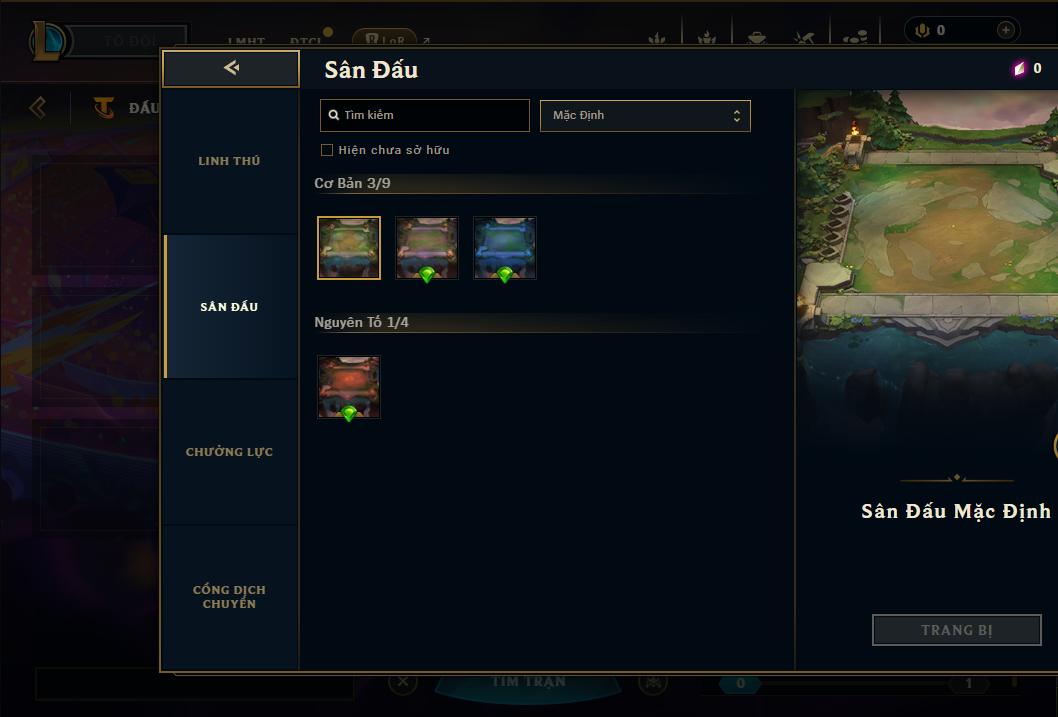The height and width of the screenshot is (717, 1058).
Task: Click the Tìm kiếm search field
Action: [x=425, y=115]
